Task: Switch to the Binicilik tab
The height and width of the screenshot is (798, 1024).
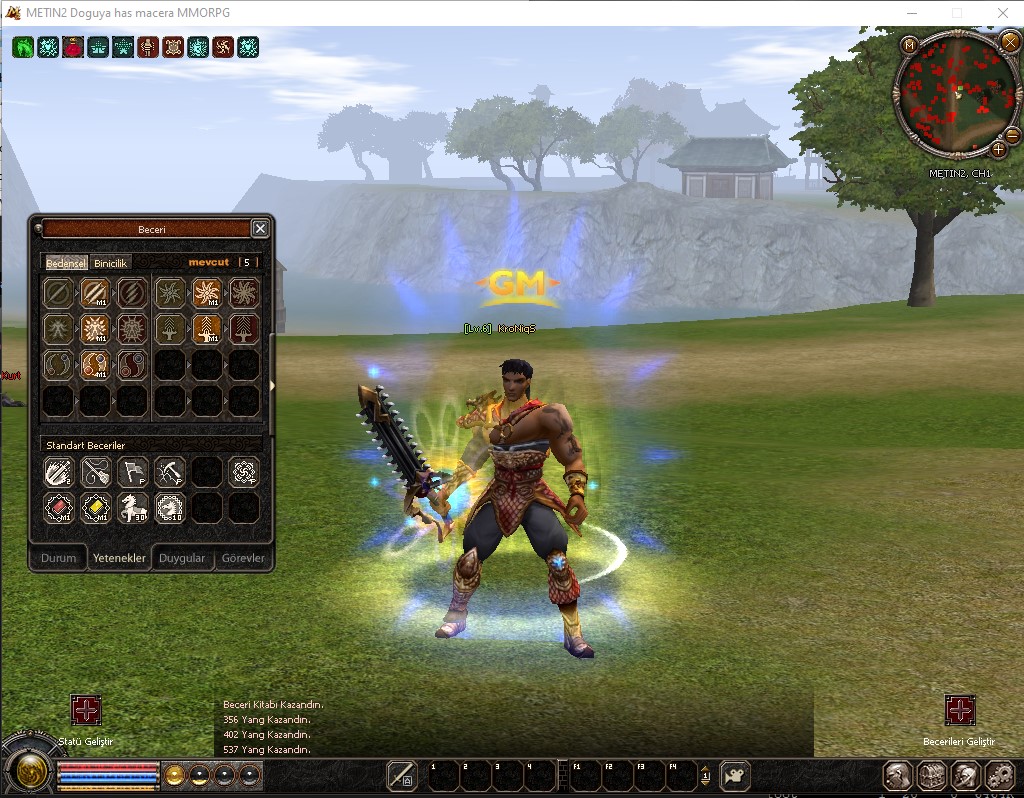Action: 111,263
